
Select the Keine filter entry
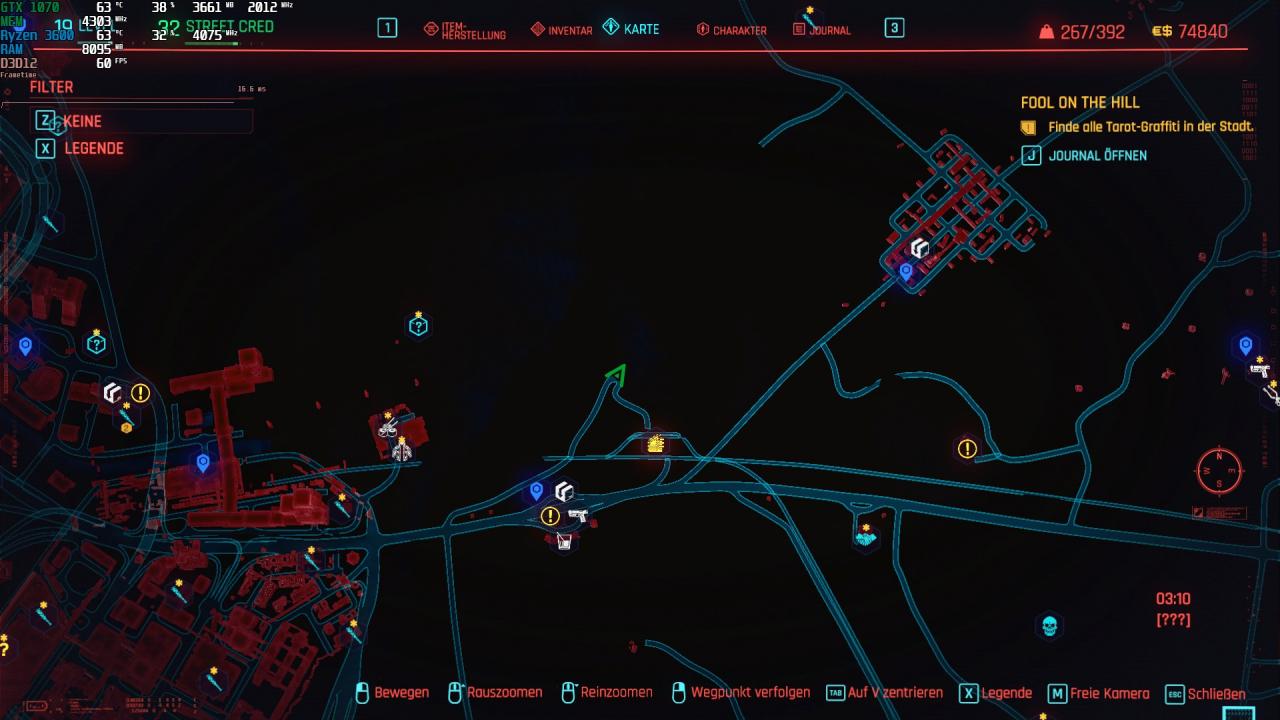coord(83,121)
